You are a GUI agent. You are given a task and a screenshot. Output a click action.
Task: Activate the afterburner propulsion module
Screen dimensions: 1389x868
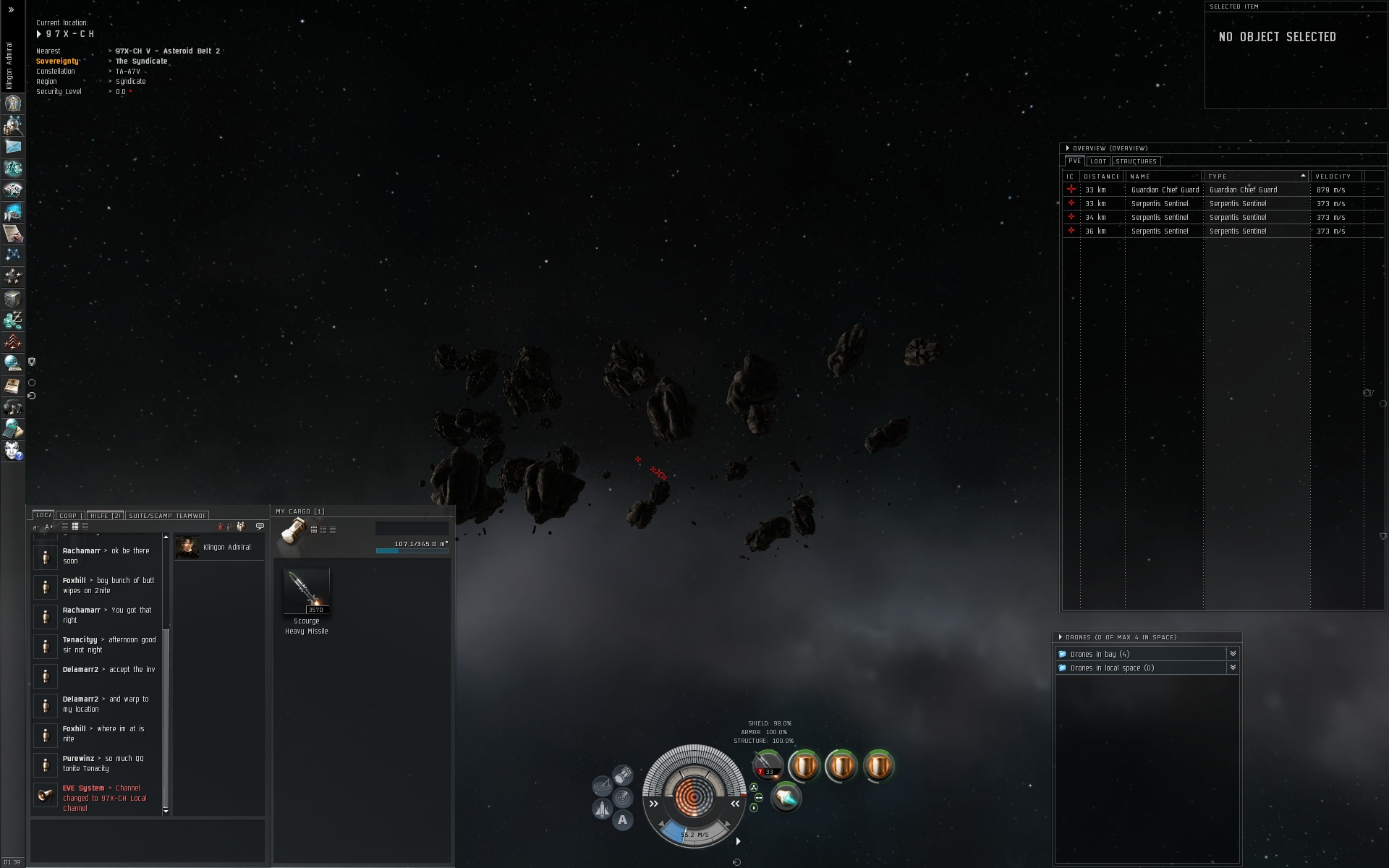[x=786, y=799]
